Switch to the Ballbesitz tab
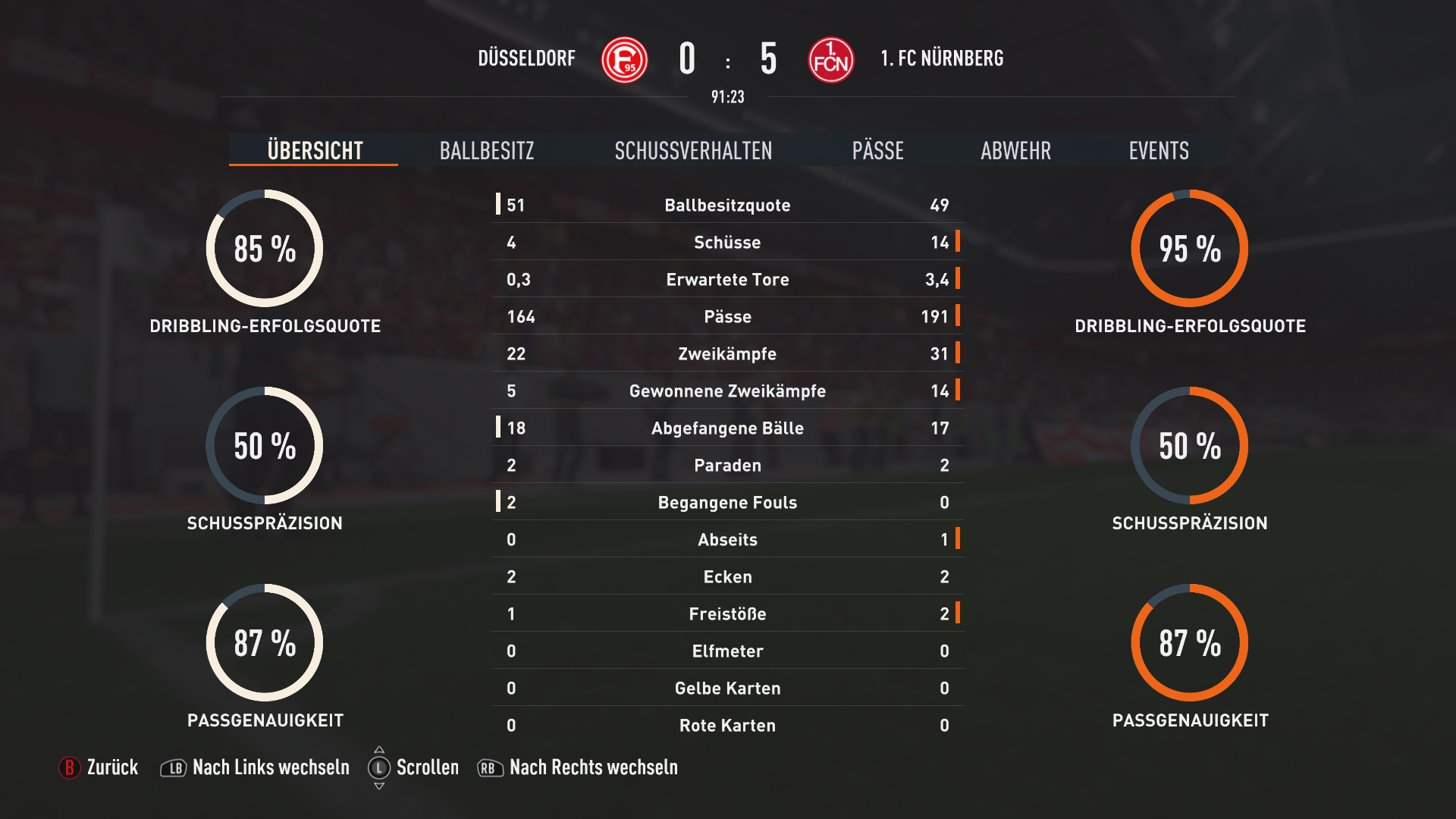 pyautogui.click(x=487, y=150)
